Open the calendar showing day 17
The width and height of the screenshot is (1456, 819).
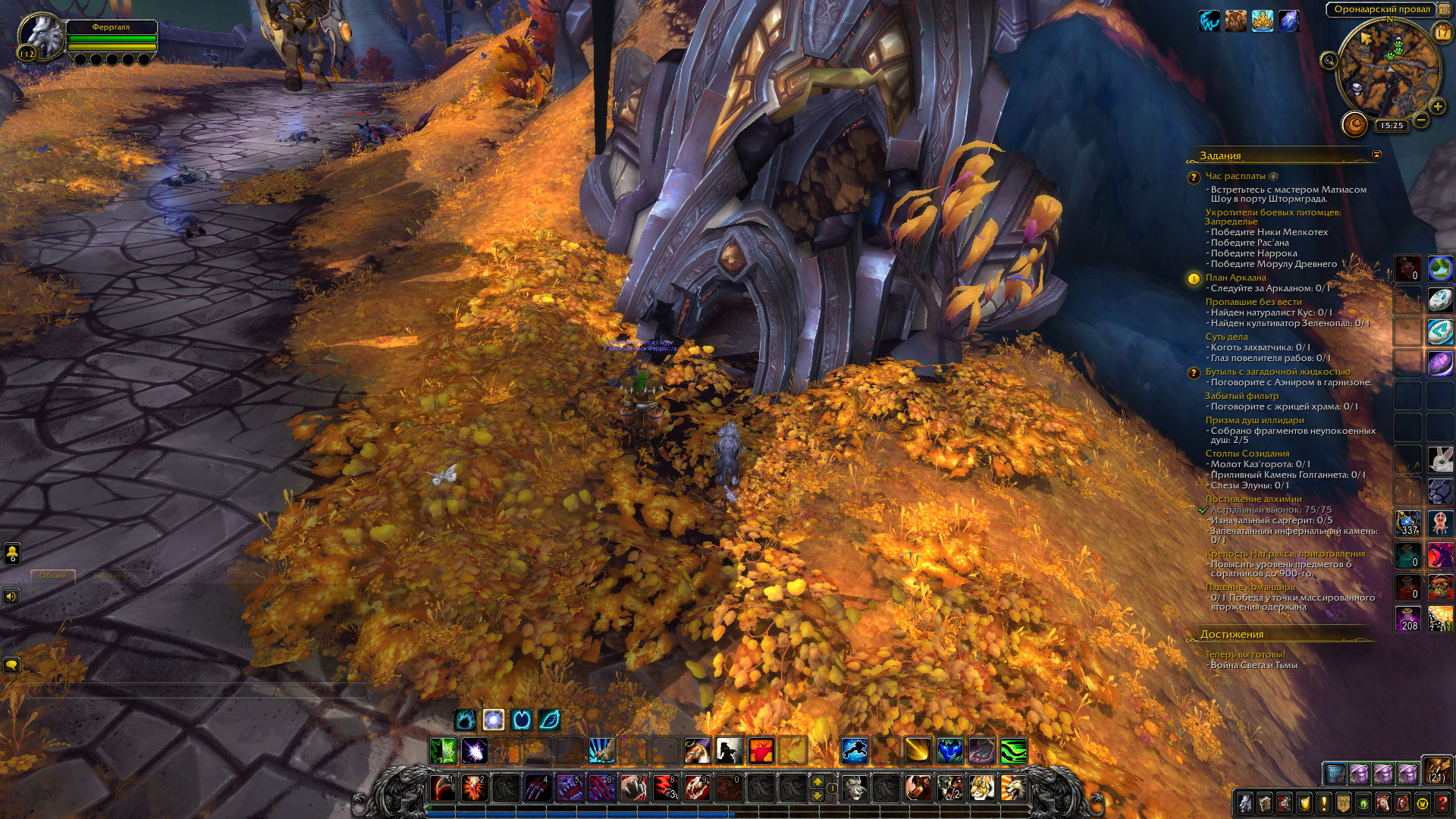click(x=1441, y=33)
